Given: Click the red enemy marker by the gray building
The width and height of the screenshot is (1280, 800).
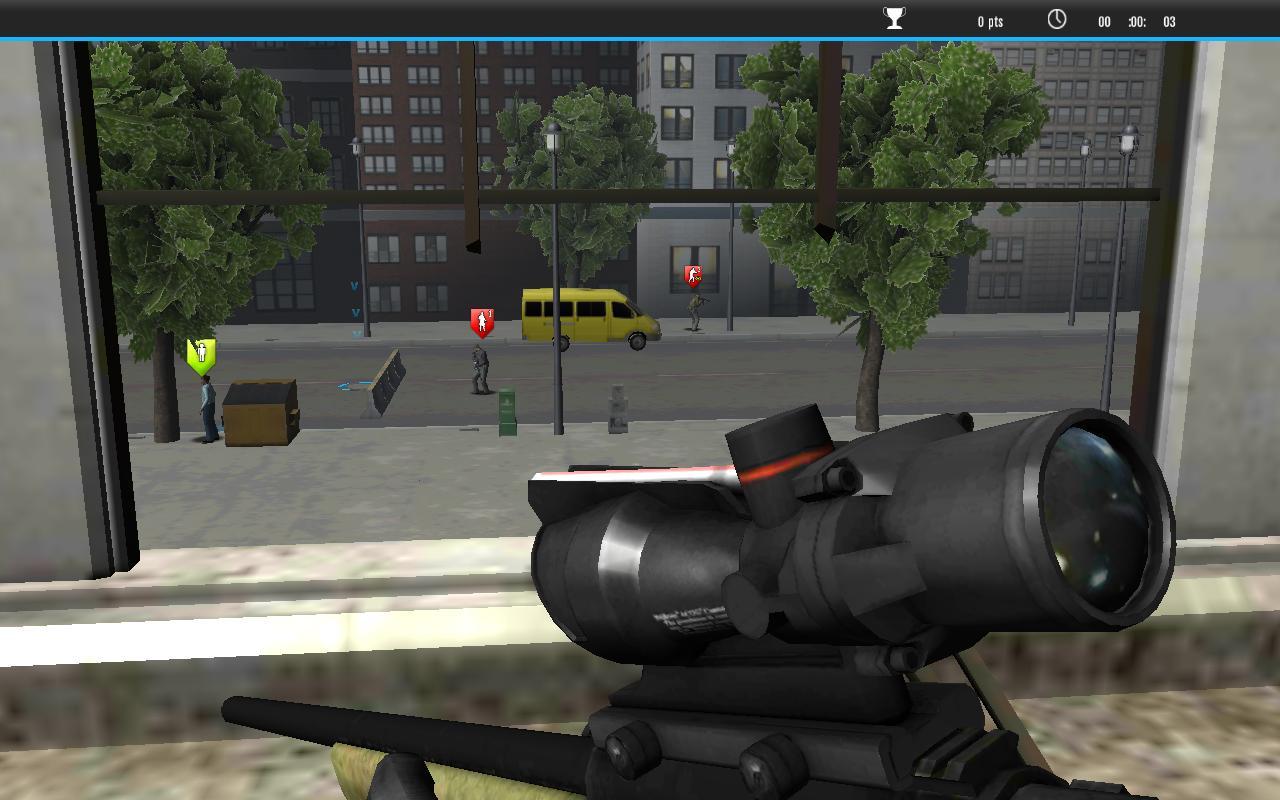Looking at the screenshot, I should [693, 274].
